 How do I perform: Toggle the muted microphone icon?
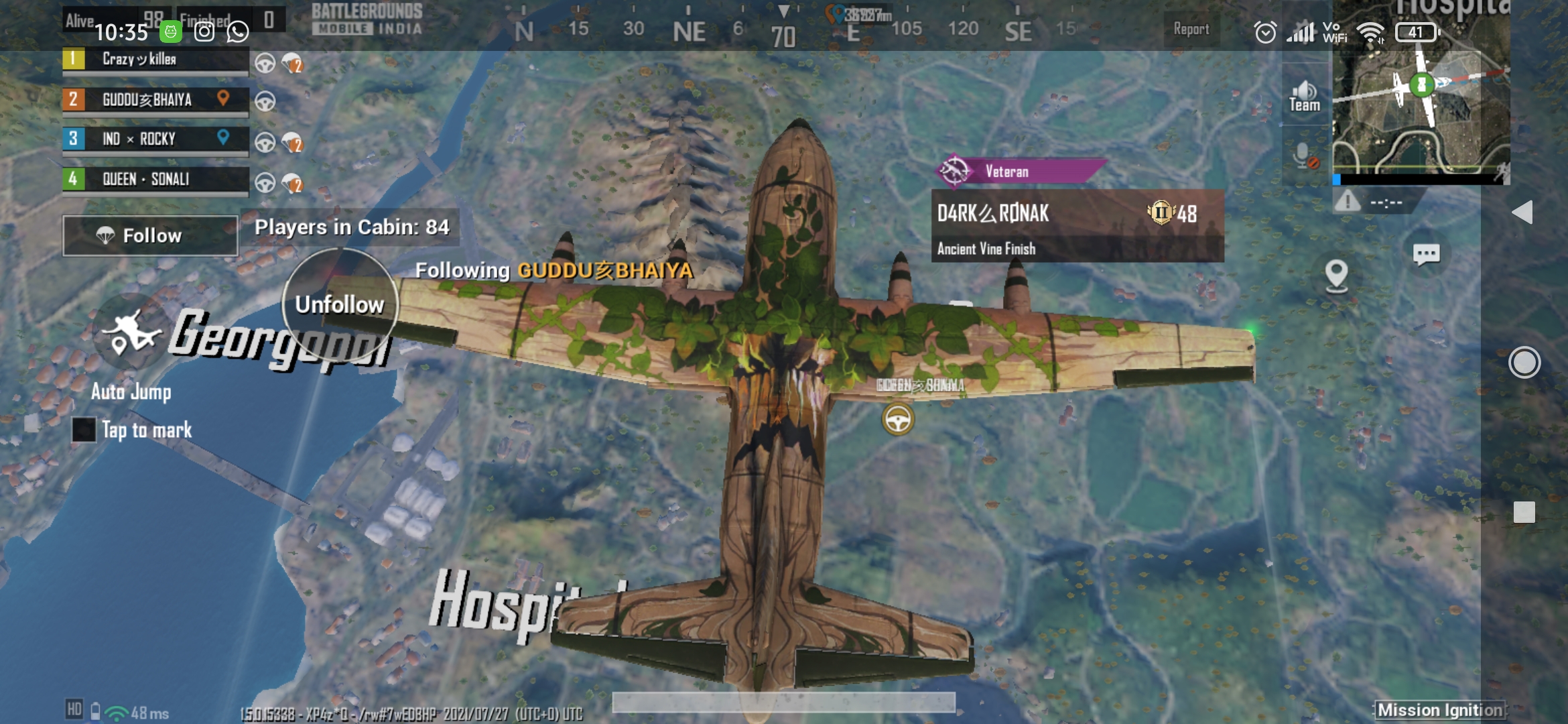pyautogui.click(x=1305, y=157)
